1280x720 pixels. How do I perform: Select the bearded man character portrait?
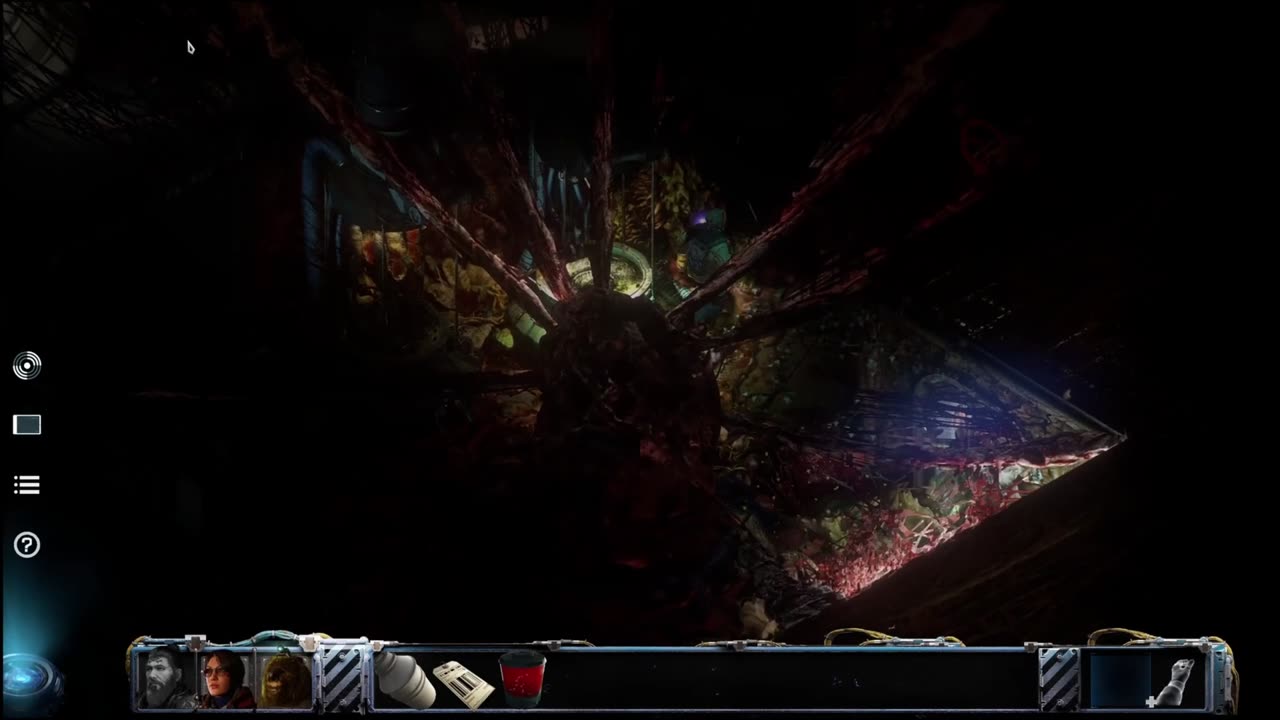point(166,679)
